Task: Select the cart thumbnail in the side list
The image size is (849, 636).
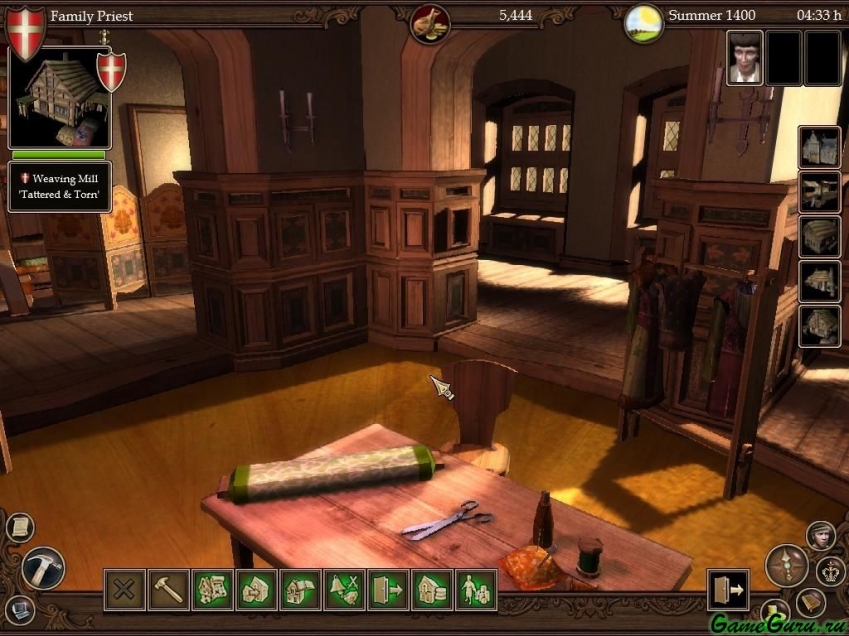Action: click(x=820, y=192)
